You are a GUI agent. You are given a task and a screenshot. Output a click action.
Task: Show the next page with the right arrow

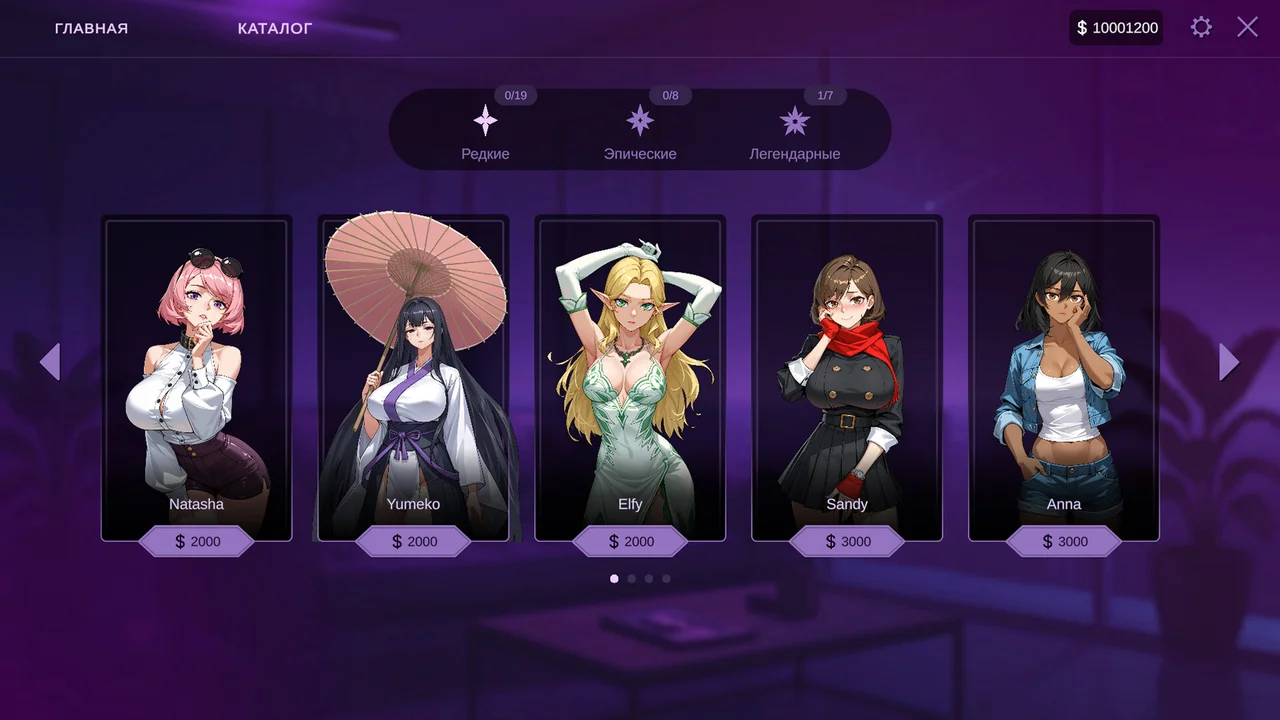pyautogui.click(x=1229, y=362)
